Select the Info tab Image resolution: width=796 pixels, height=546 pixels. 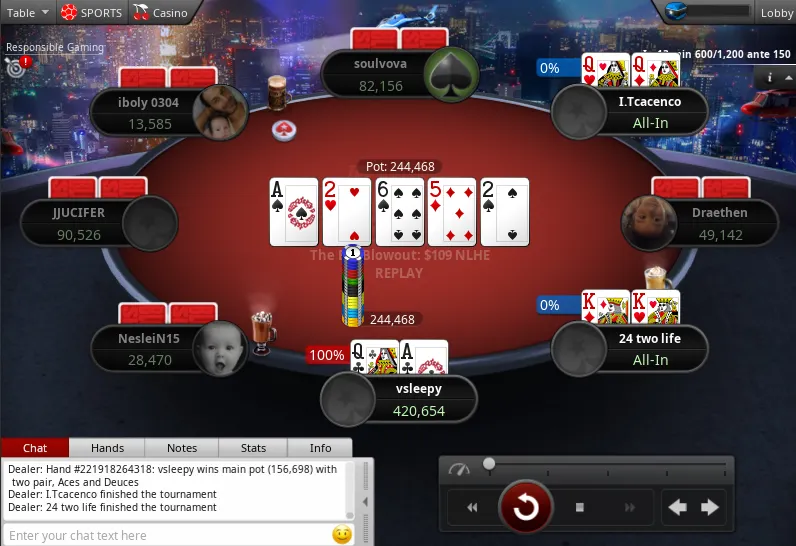click(320, 448)
